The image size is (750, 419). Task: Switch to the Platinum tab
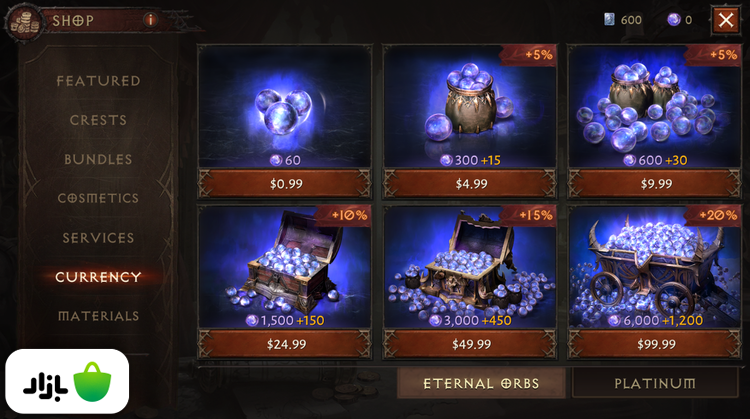655,383
